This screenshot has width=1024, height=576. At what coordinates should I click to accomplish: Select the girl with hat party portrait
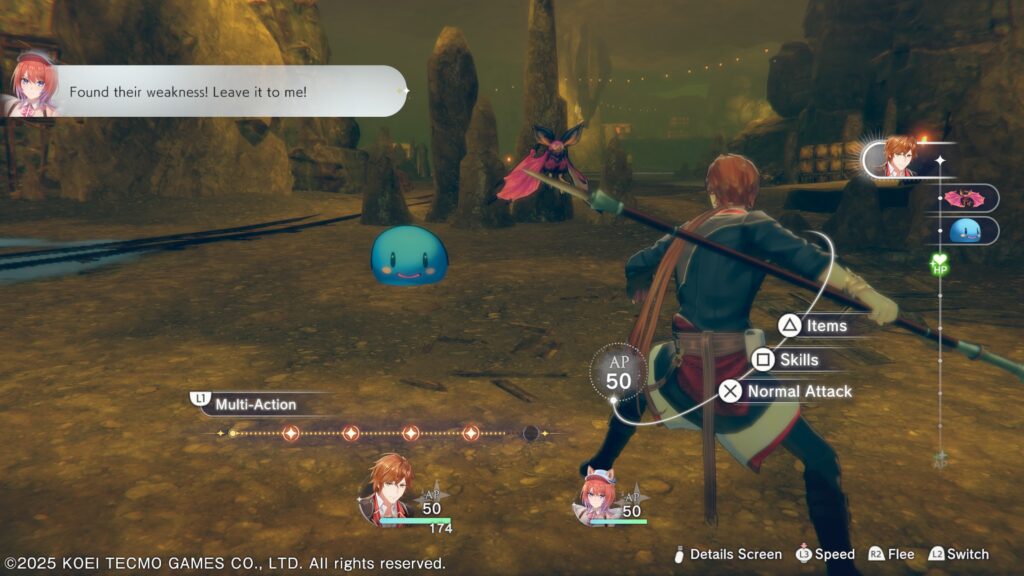(x=597, y=494)
